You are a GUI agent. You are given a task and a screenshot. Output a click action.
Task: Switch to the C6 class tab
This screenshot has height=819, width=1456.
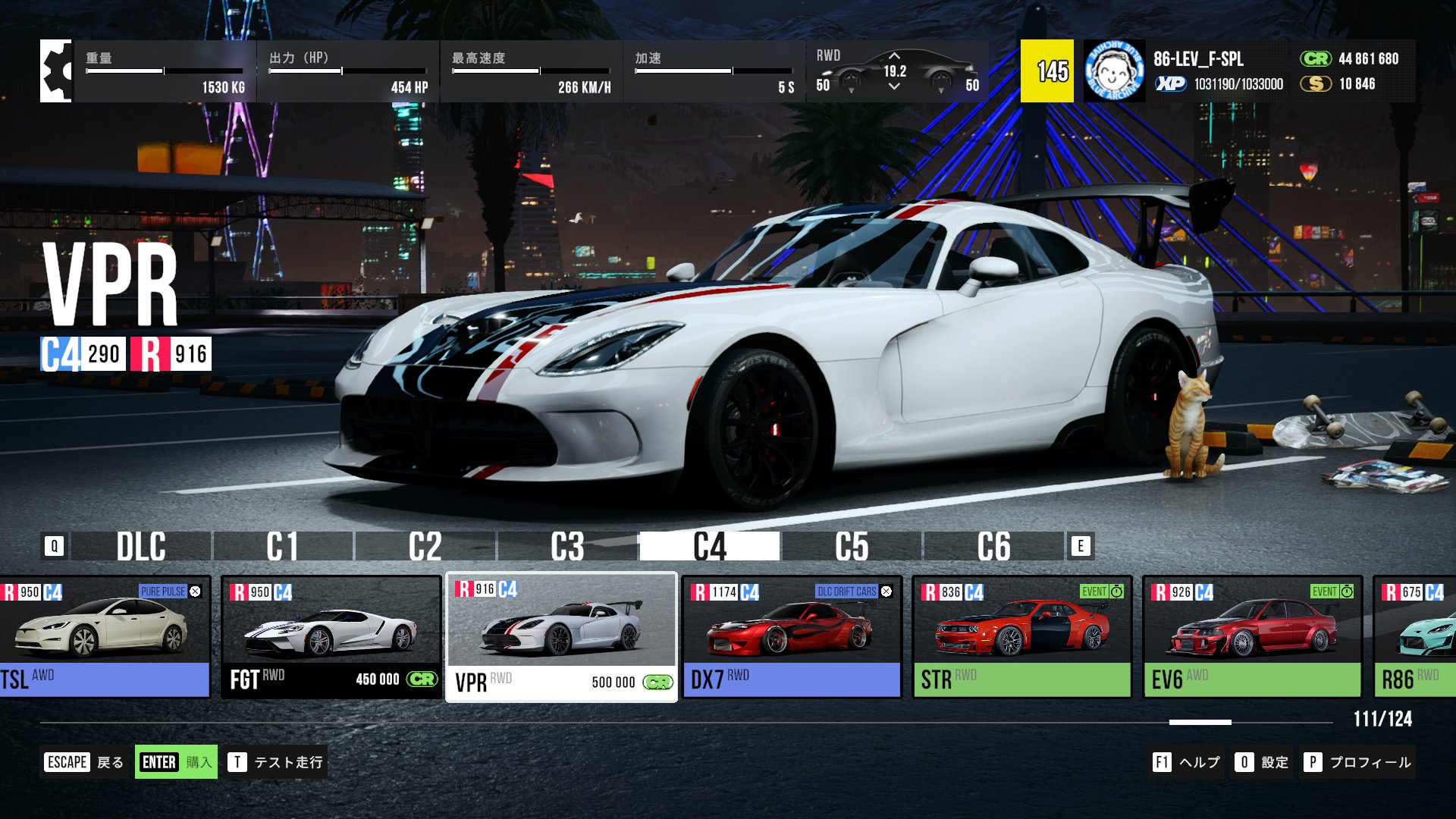click(x=993, y=546)
